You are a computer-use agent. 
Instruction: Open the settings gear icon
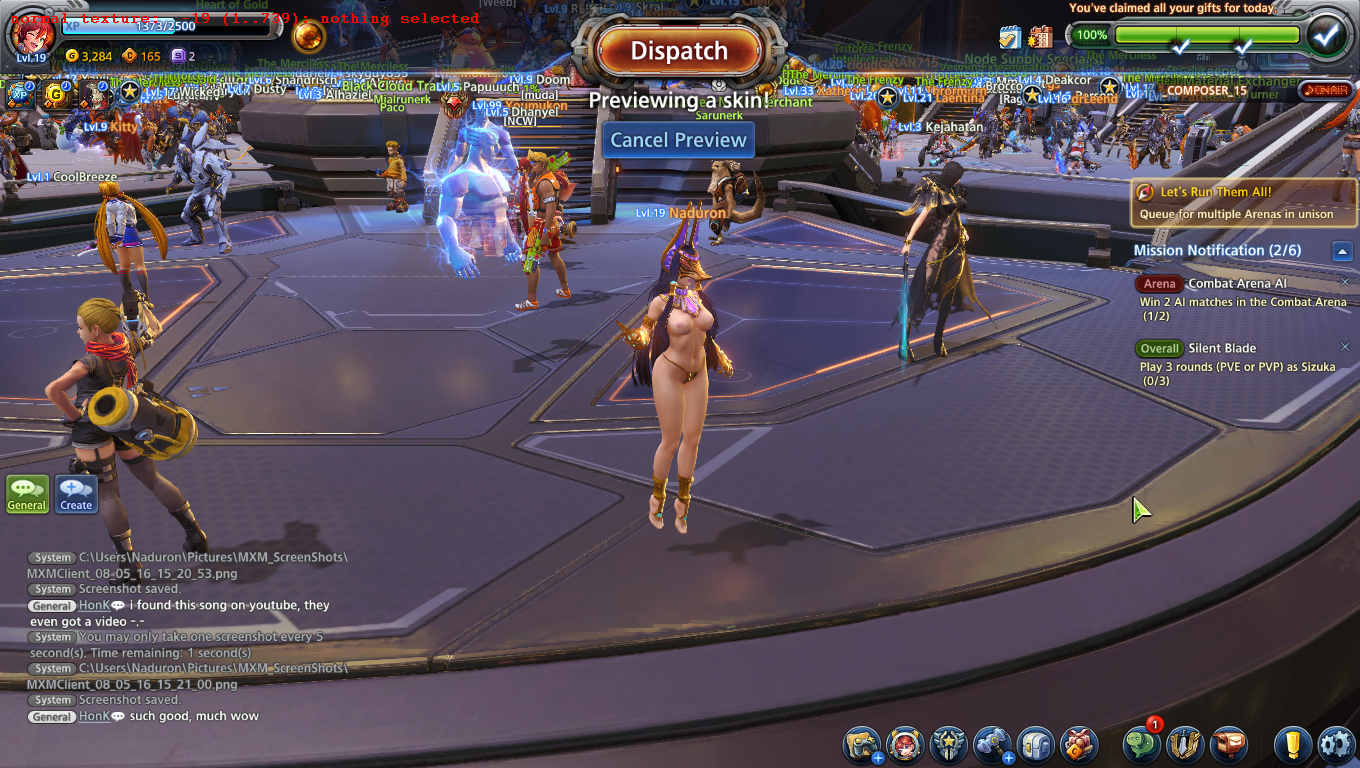[1336, 745]
